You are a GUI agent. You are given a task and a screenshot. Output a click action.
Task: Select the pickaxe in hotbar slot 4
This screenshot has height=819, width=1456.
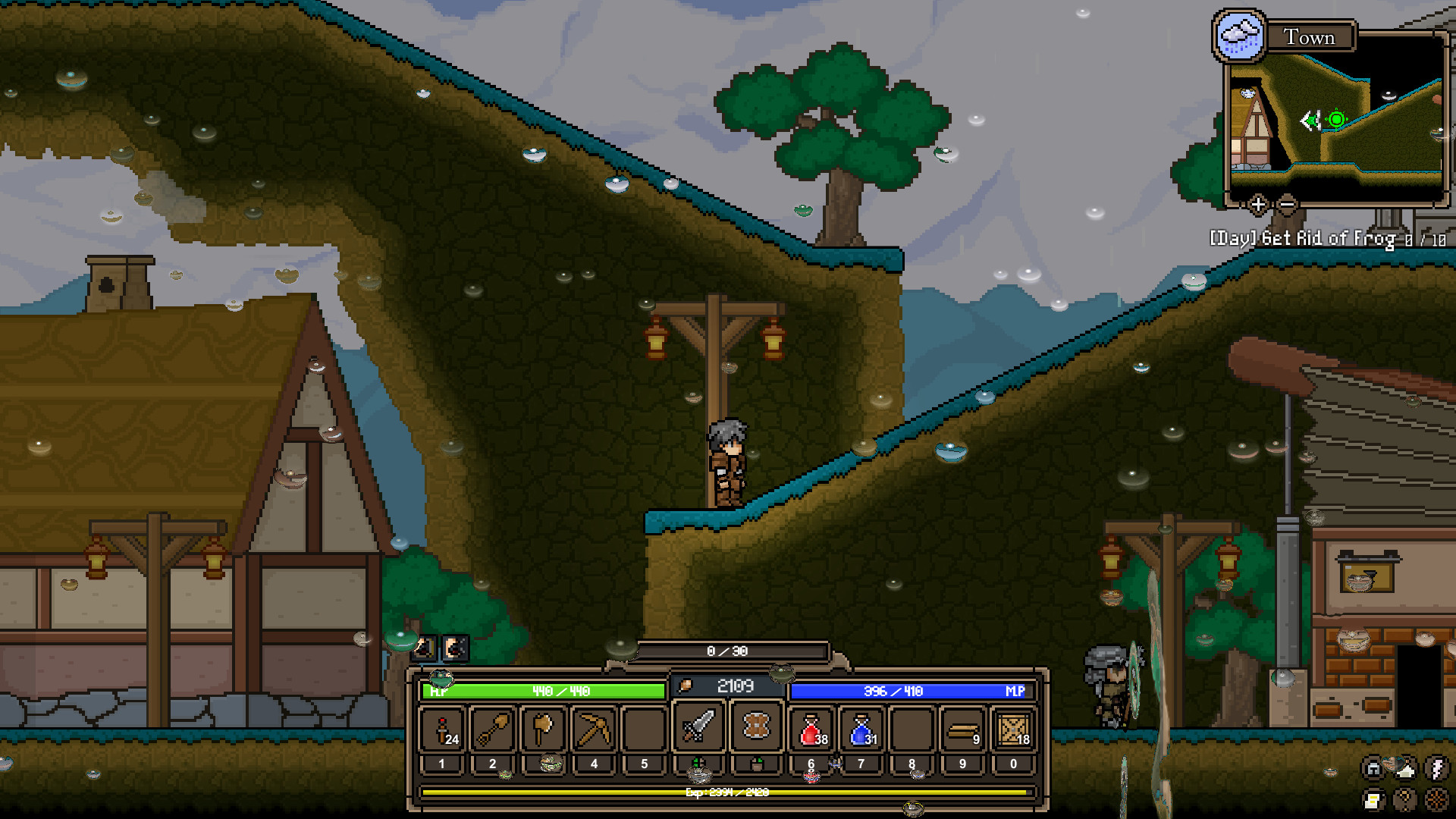pyautogui.click(x=594, y=729)
